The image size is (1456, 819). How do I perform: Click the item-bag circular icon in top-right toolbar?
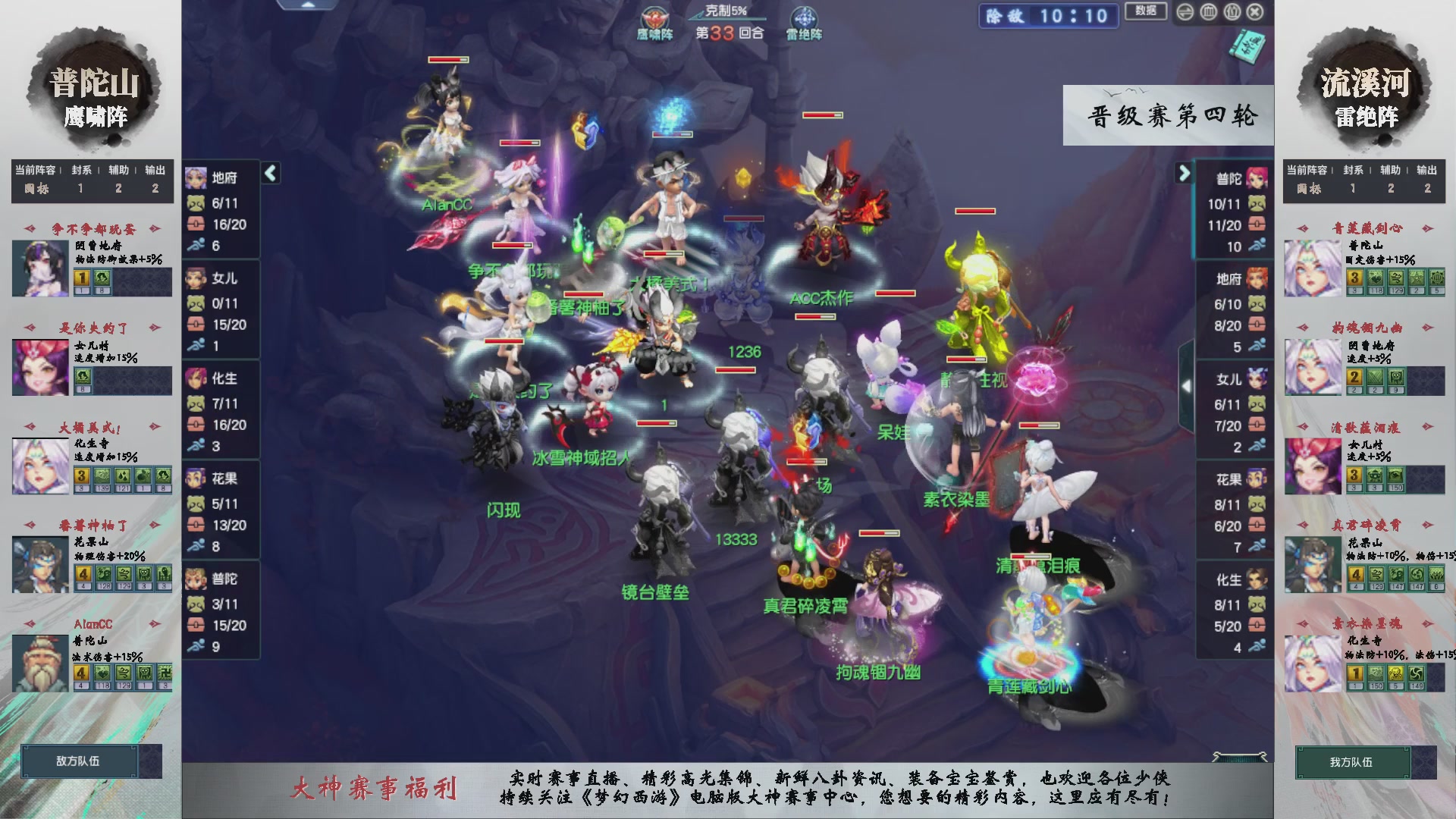(1232, 12)
